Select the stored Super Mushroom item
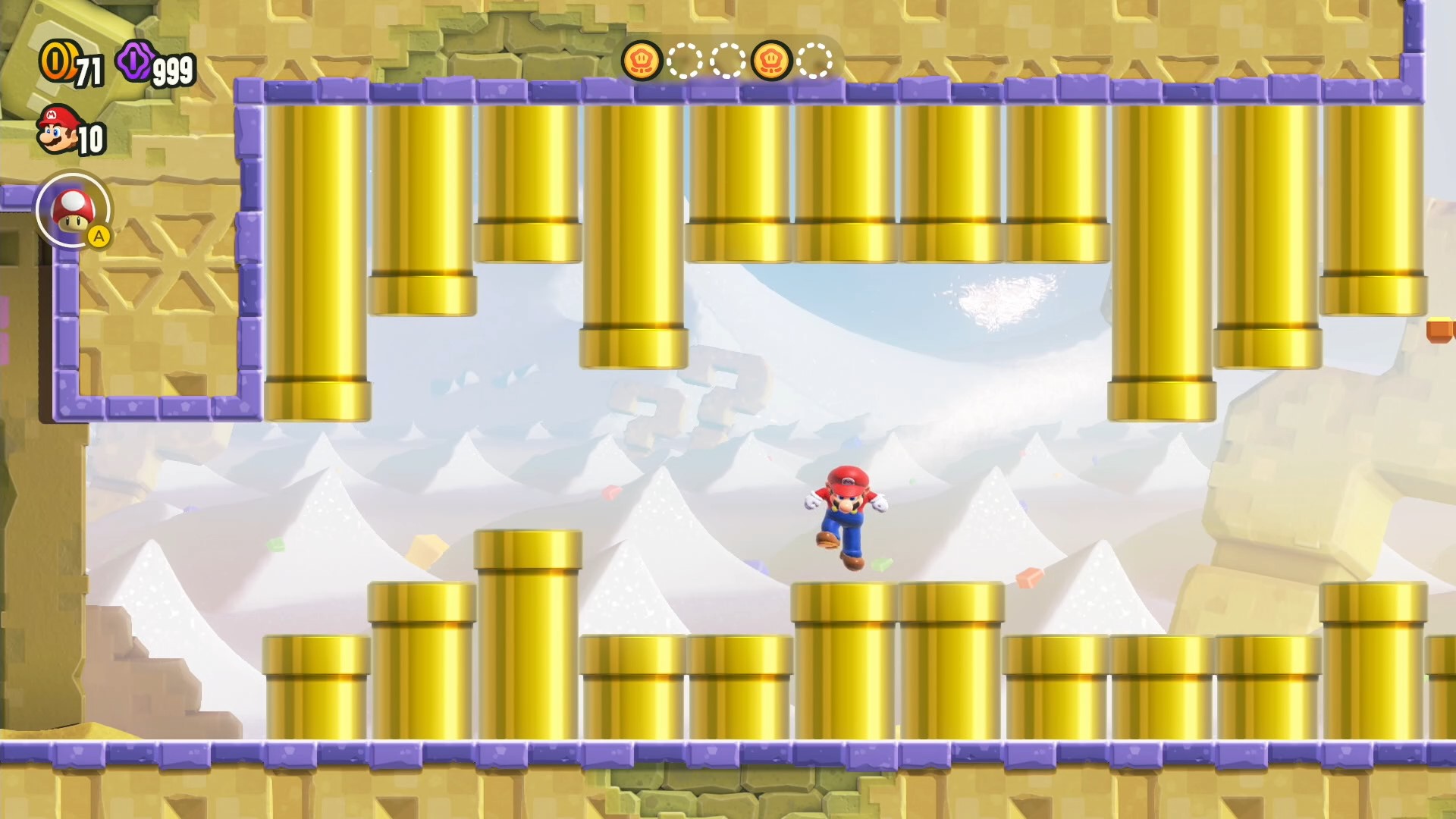This screenshot has width=1456, height=819. tap(74, 210)
